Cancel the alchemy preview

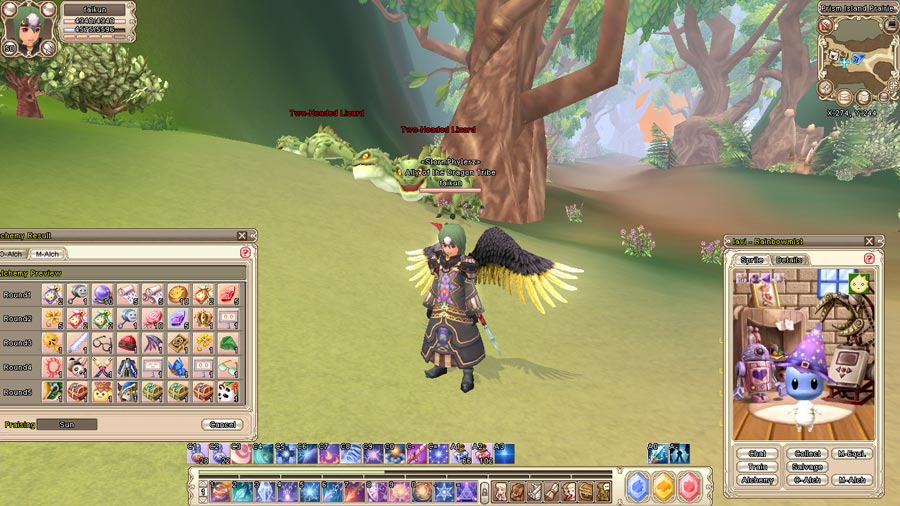point(221,424)
